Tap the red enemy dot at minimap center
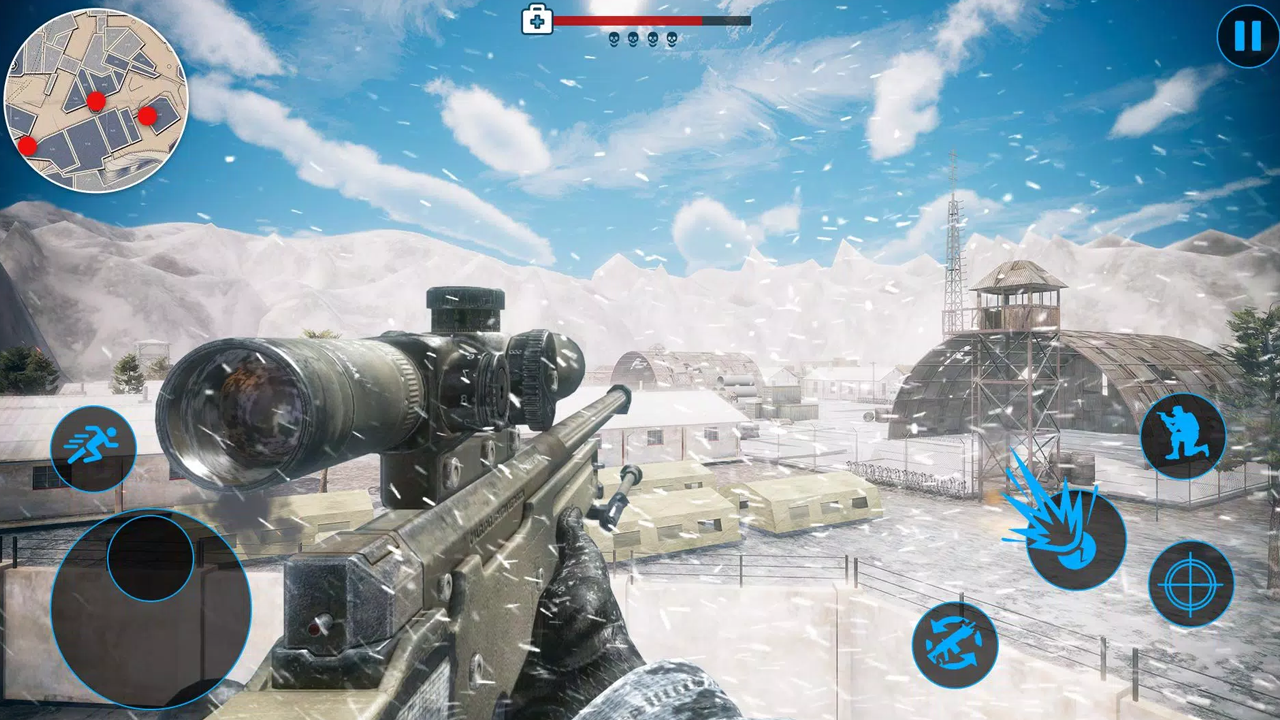Screen dimensions: 1280x720 click(97, 101)
